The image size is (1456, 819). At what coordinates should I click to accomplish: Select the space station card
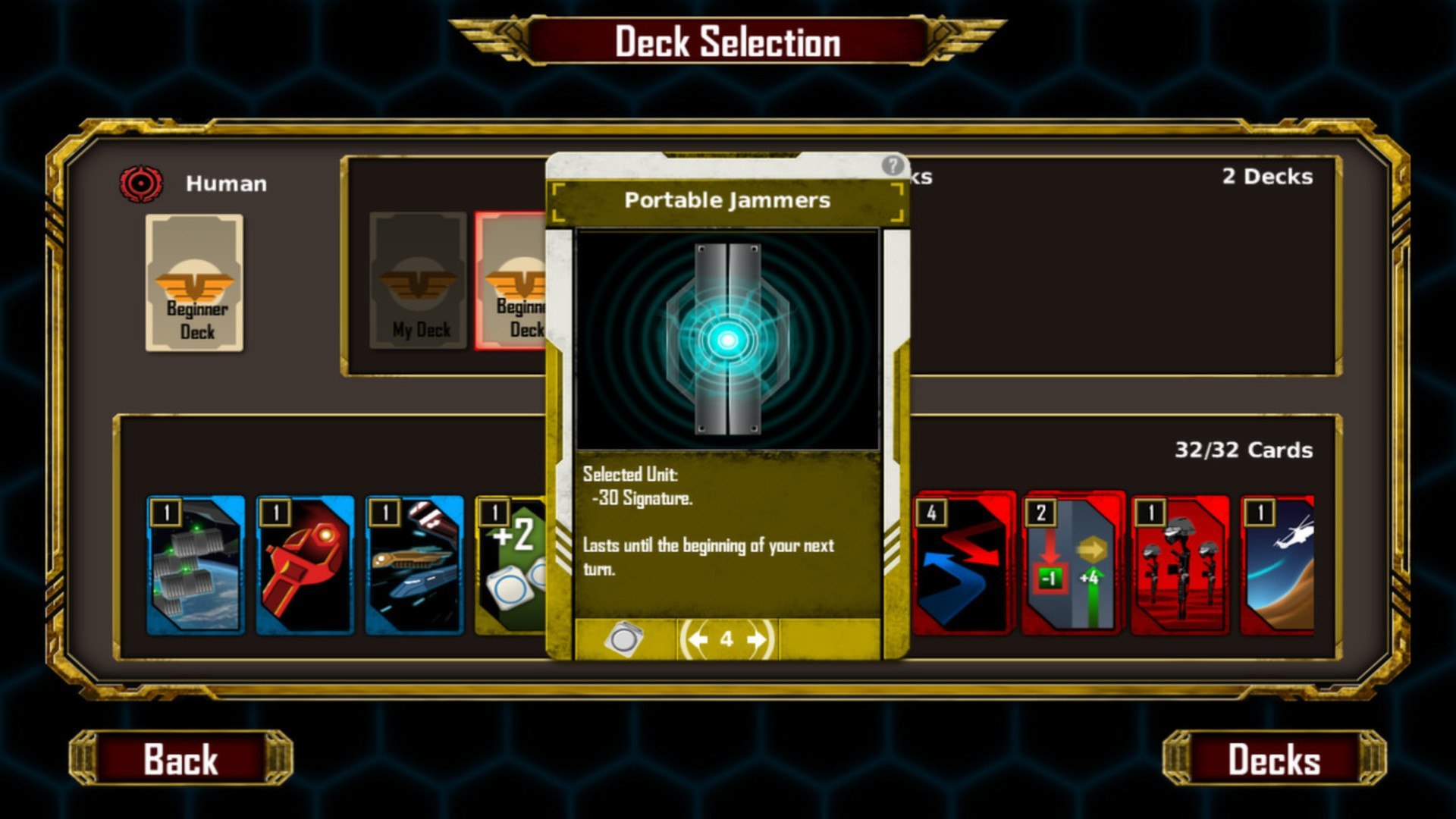pos(196,565)
